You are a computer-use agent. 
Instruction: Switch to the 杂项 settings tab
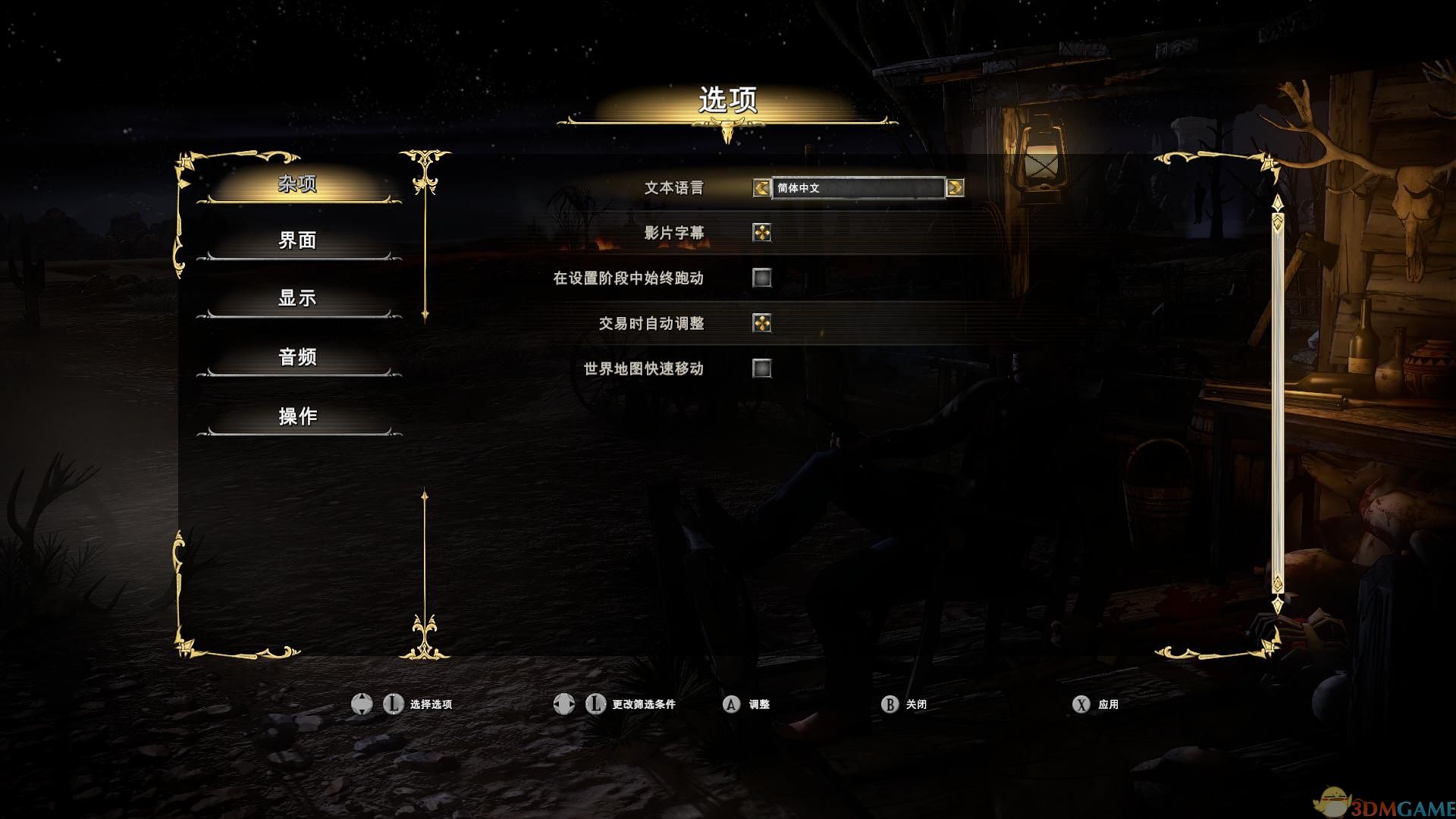pyautogui.click(x=297, y=184)
